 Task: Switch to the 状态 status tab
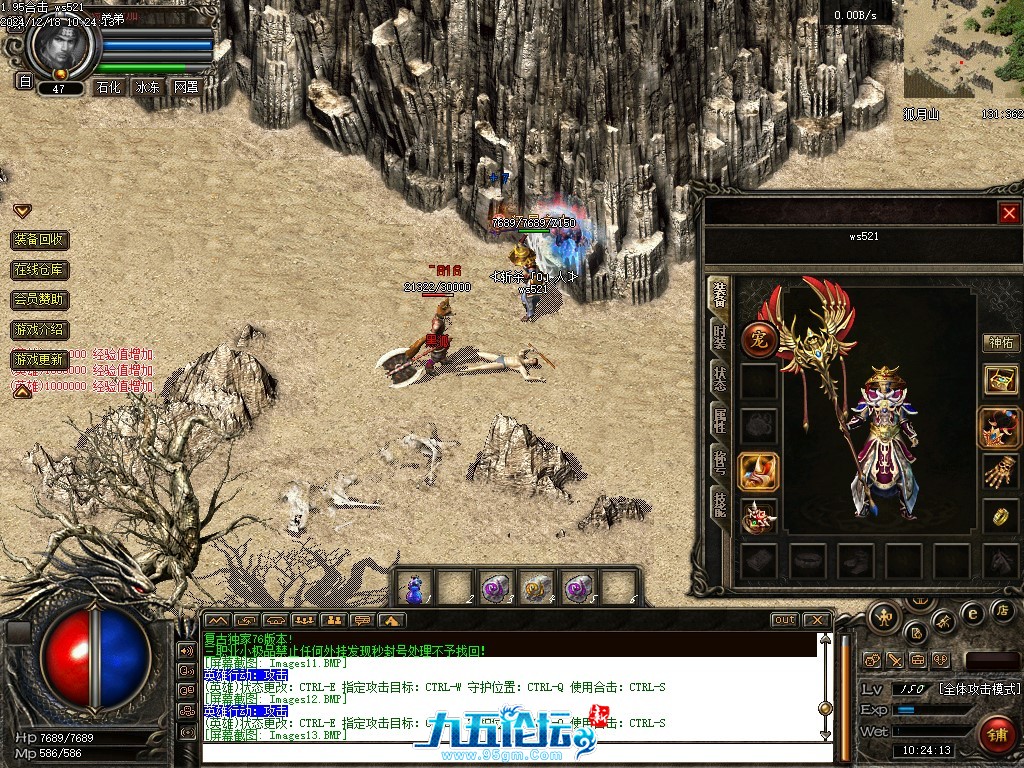(719, 378)
